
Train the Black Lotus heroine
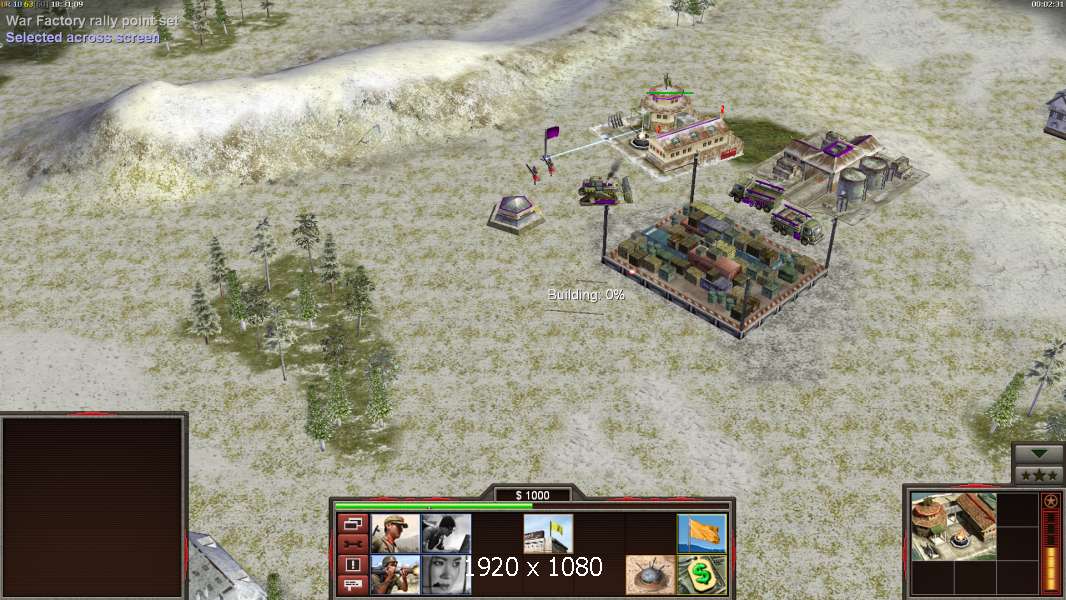point(446,574)
